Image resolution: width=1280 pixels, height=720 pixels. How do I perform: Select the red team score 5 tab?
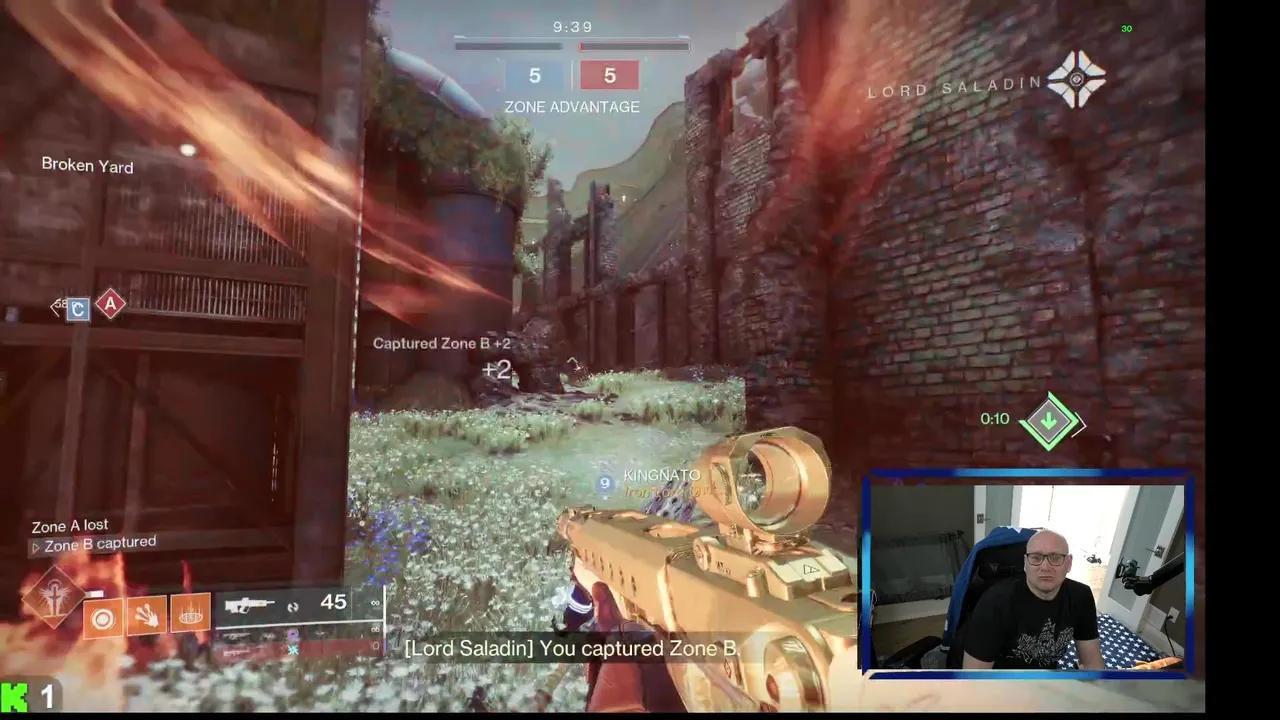(609, 75)
